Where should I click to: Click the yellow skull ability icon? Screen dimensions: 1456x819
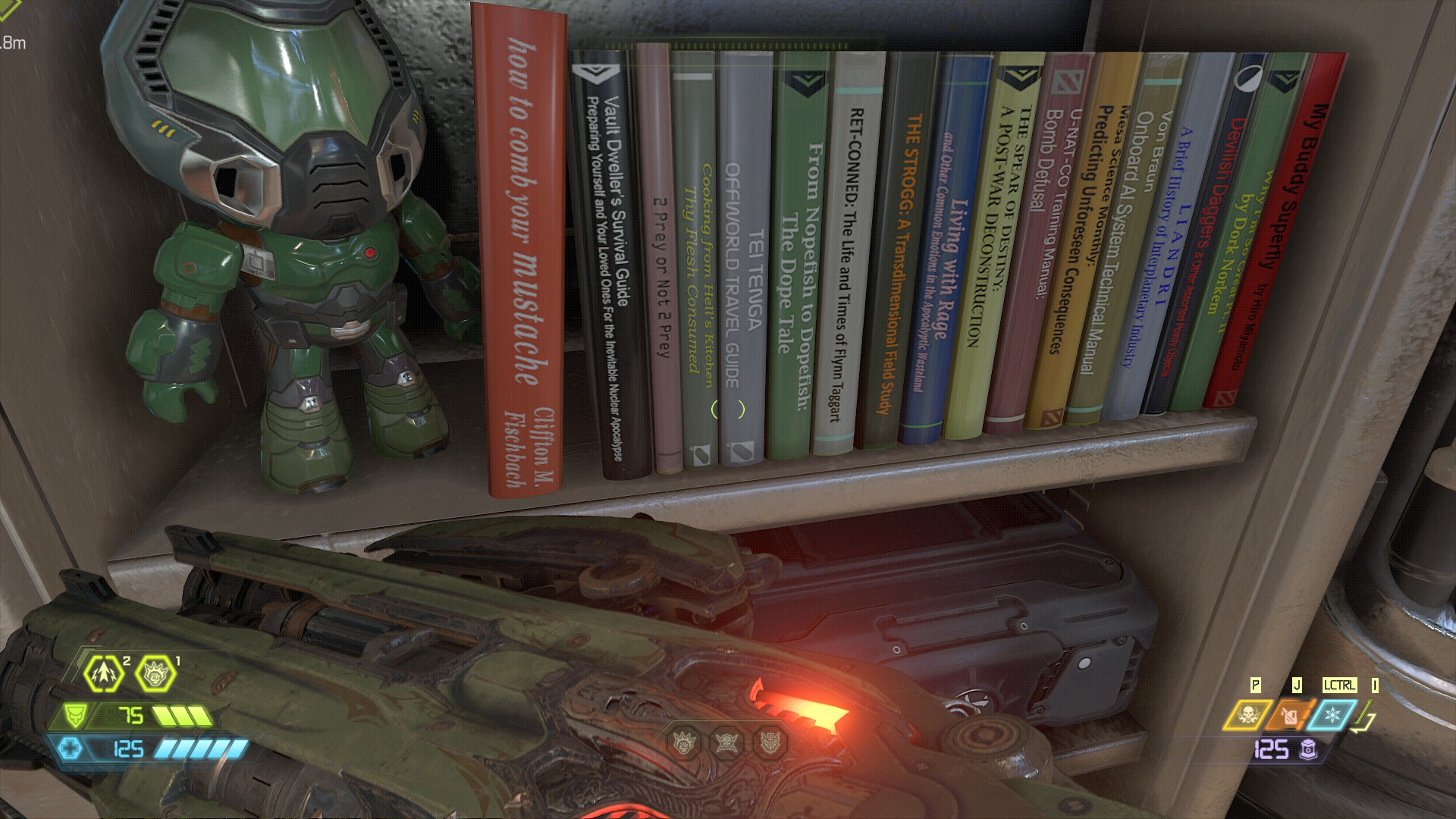coord(1247,714)
